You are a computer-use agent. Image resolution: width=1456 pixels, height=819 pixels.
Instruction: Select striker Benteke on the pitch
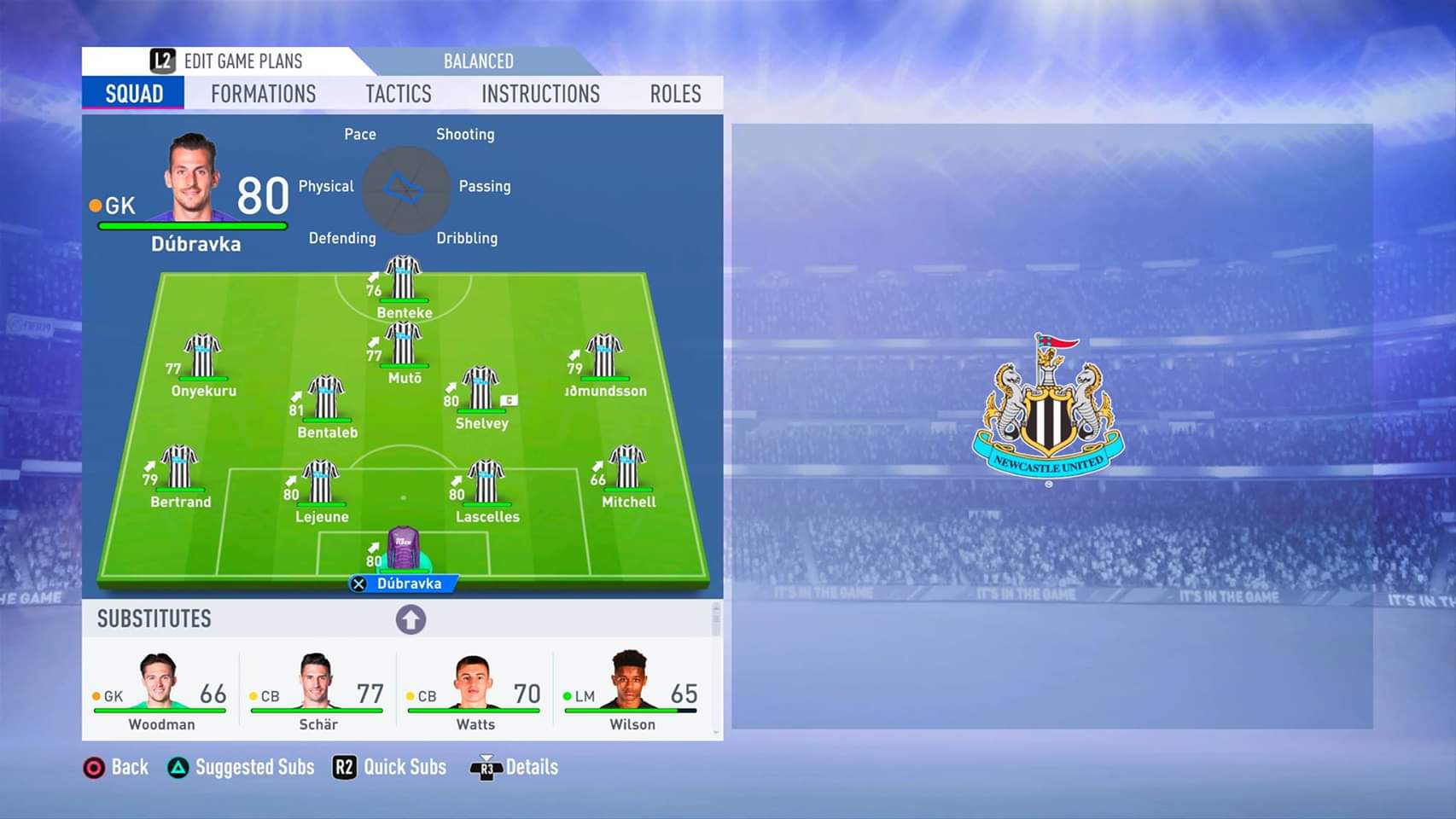click(x=404, y=280)
